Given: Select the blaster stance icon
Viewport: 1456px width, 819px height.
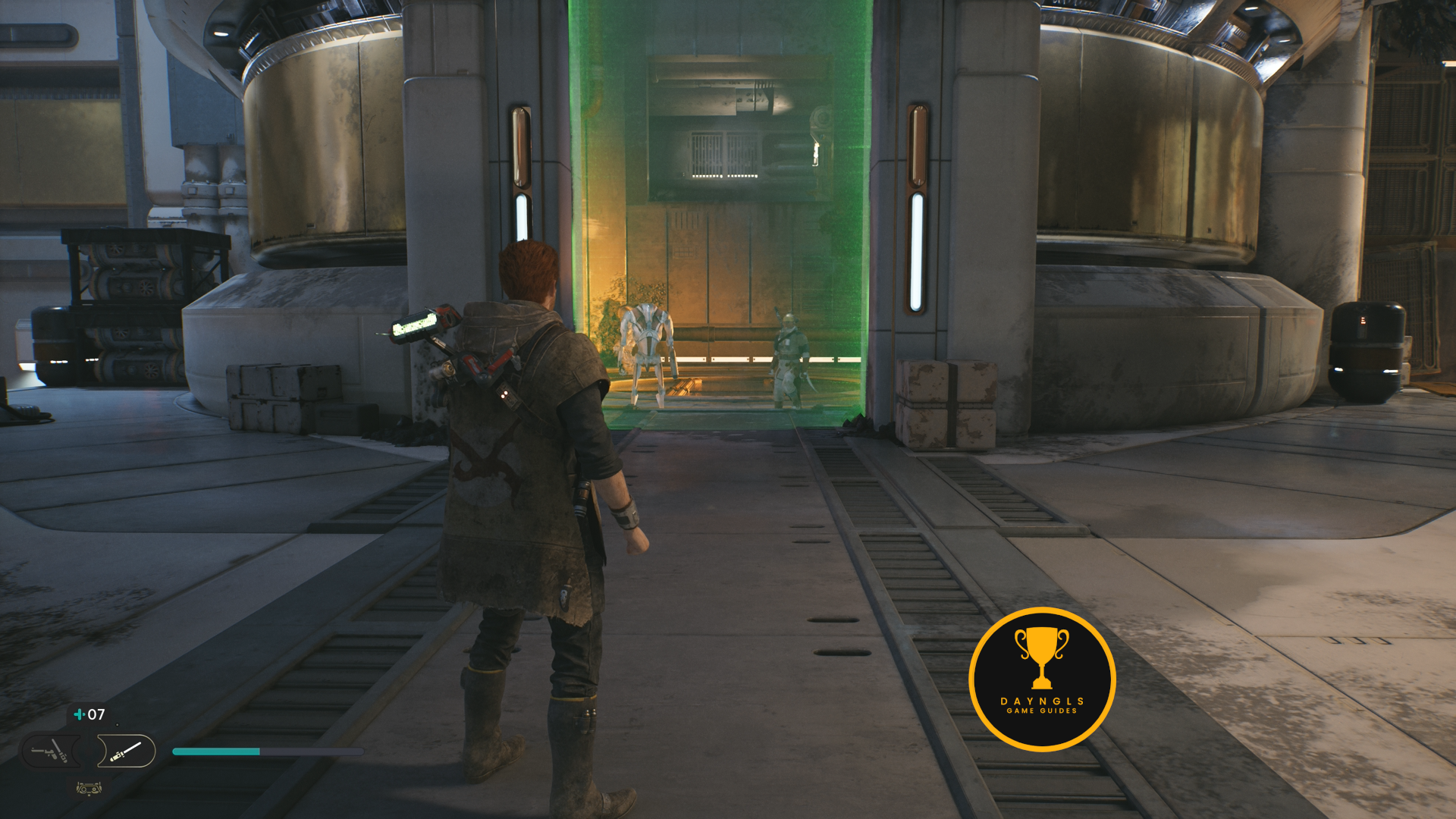Looking at the screenshot, I should click(49, 752).
